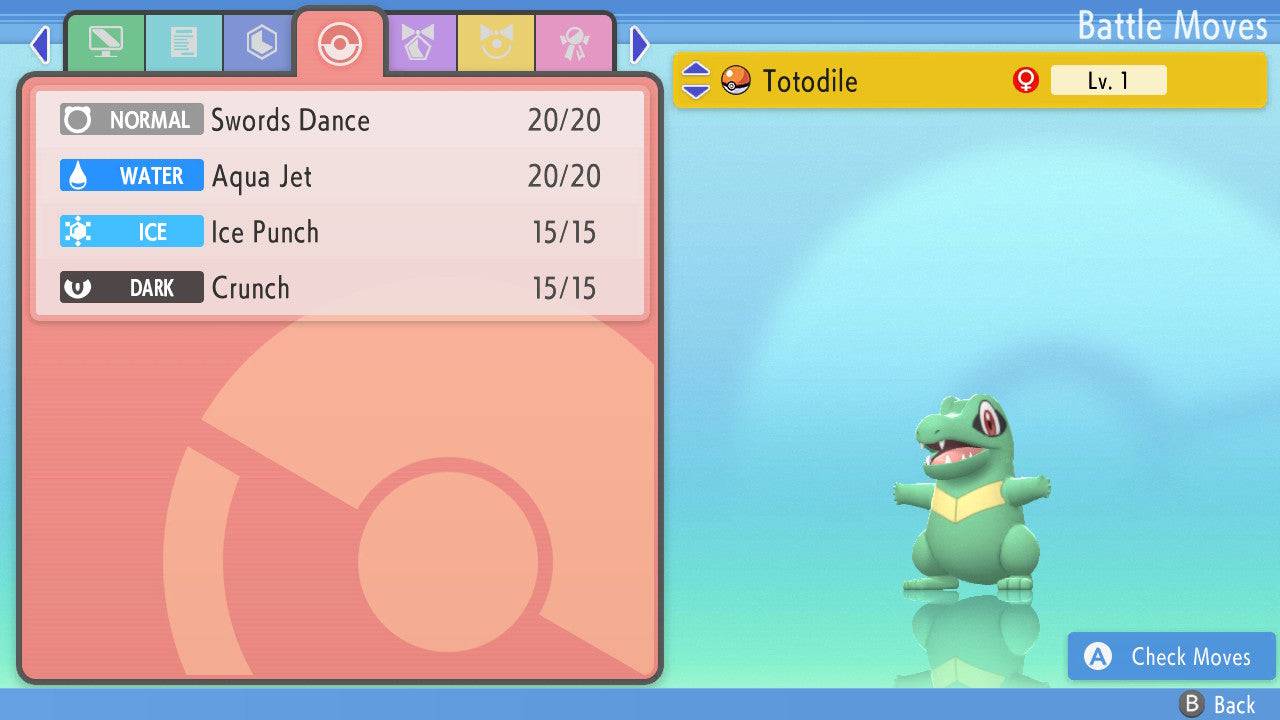
Task: Open the purple ribbon contest tab
Action: coord(418,43)
